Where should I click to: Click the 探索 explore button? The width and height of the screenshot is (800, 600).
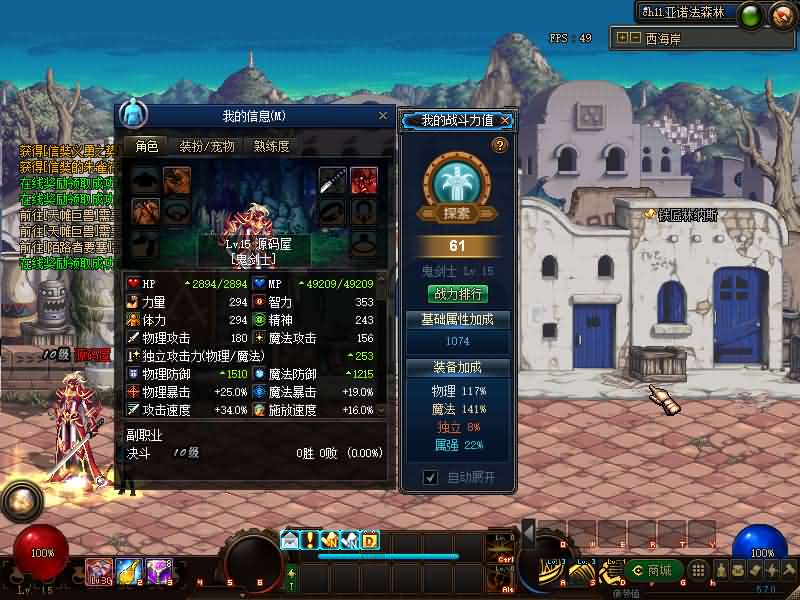[x=457, y=213]
